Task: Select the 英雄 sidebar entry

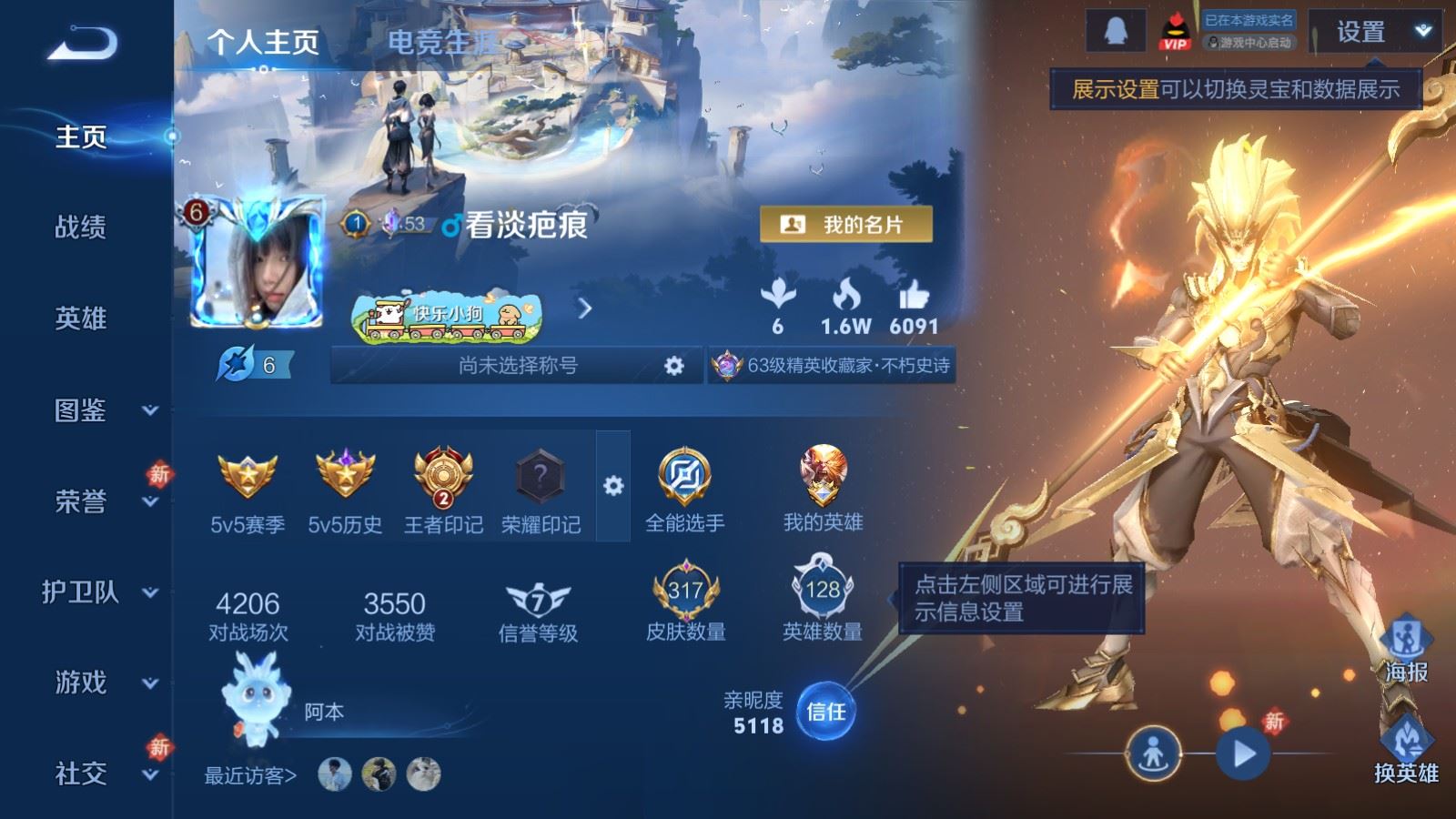Action: pos(81,318)
